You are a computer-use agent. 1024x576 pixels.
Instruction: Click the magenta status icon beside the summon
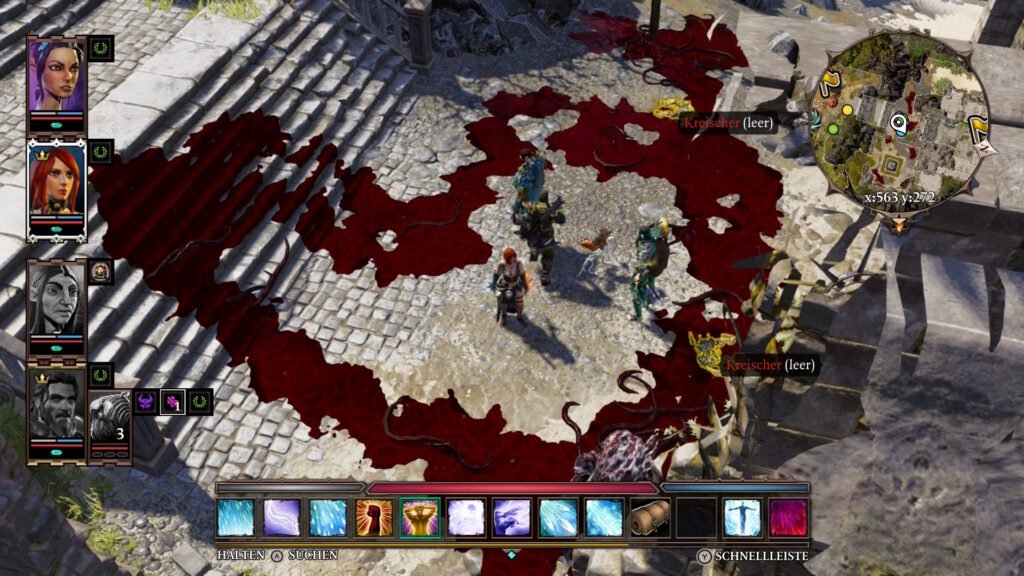point(173,402)
